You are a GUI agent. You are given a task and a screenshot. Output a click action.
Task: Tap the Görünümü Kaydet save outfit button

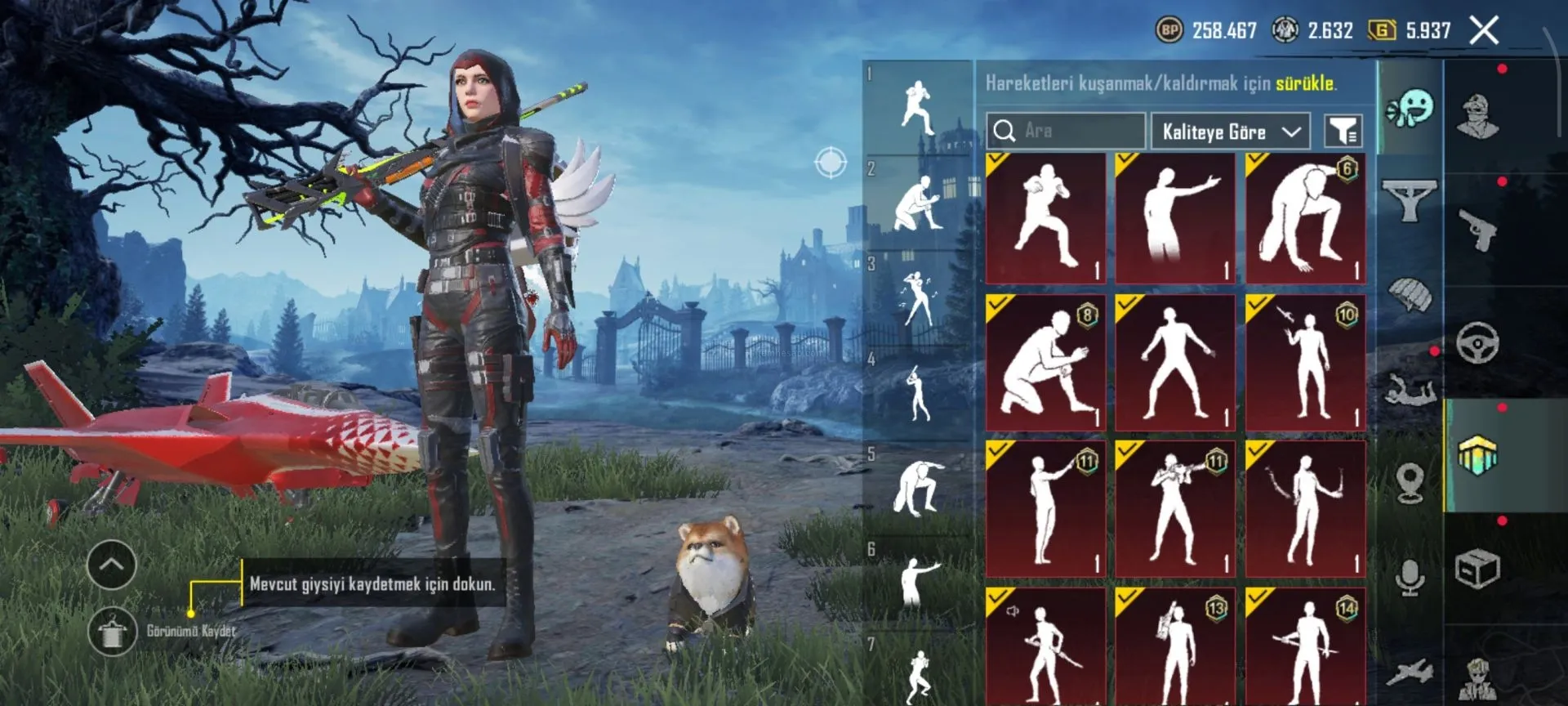pos(112,632)
